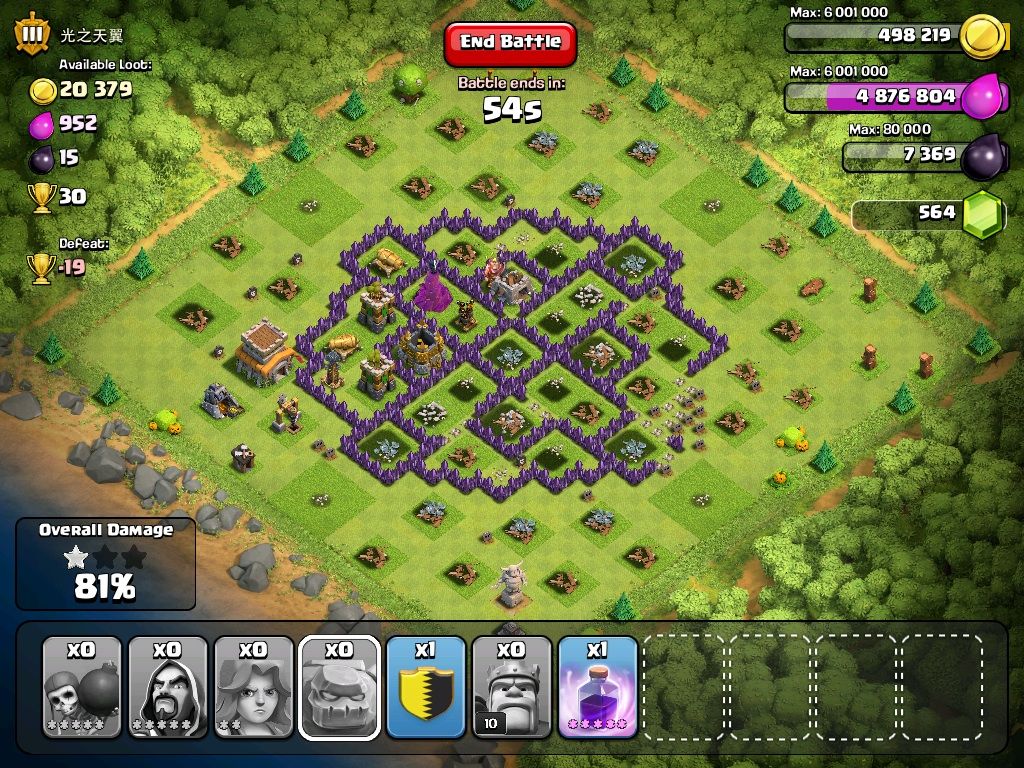Choose the Barbarian King hero slot
Image resolution: width=1024 pixels, height=768 pixels.
512,687
